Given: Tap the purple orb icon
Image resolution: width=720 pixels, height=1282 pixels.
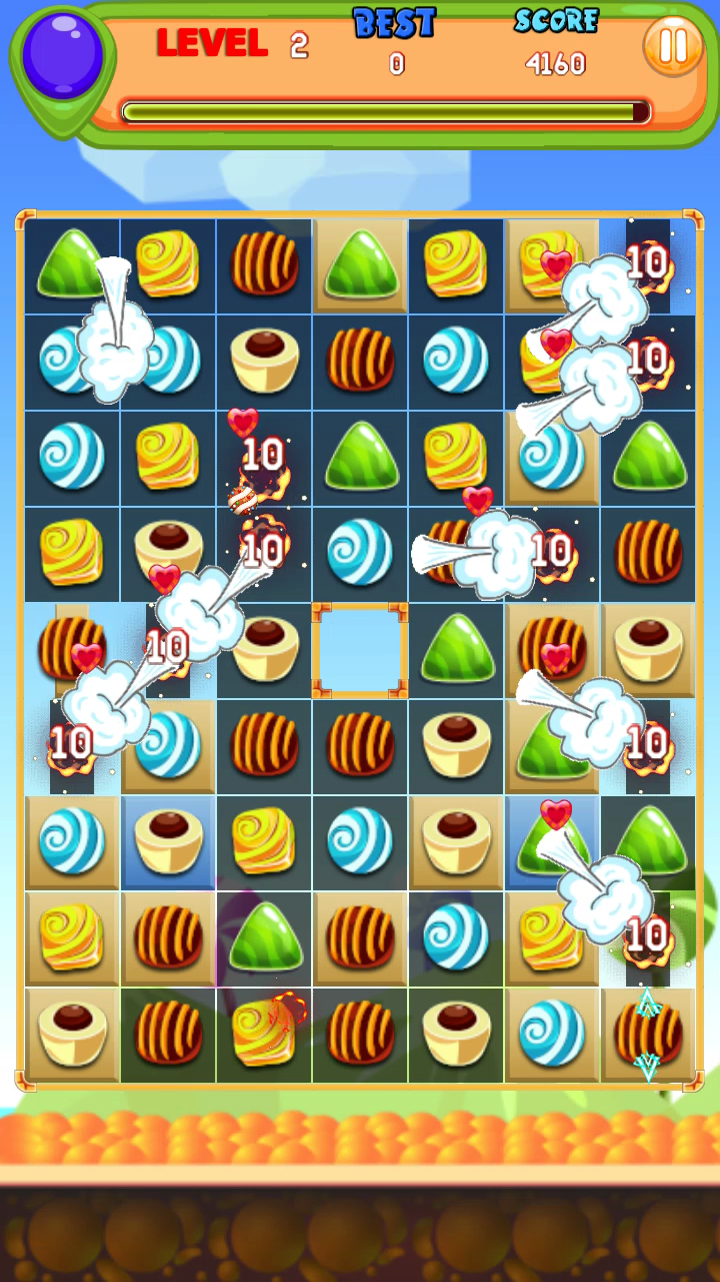Looking at the screenshot, I should pos(63,55).
